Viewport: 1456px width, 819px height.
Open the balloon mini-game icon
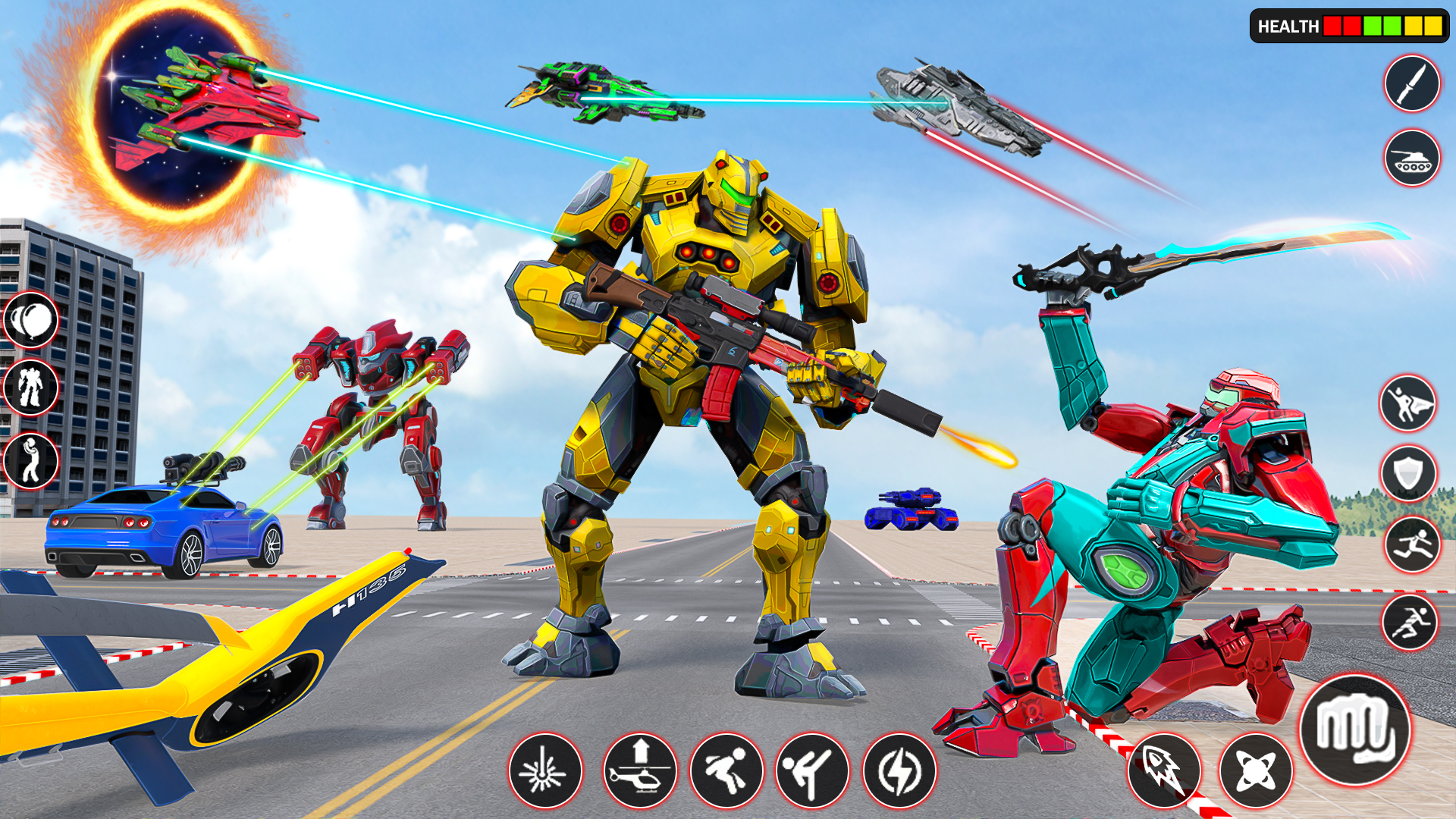pos(32,320)
